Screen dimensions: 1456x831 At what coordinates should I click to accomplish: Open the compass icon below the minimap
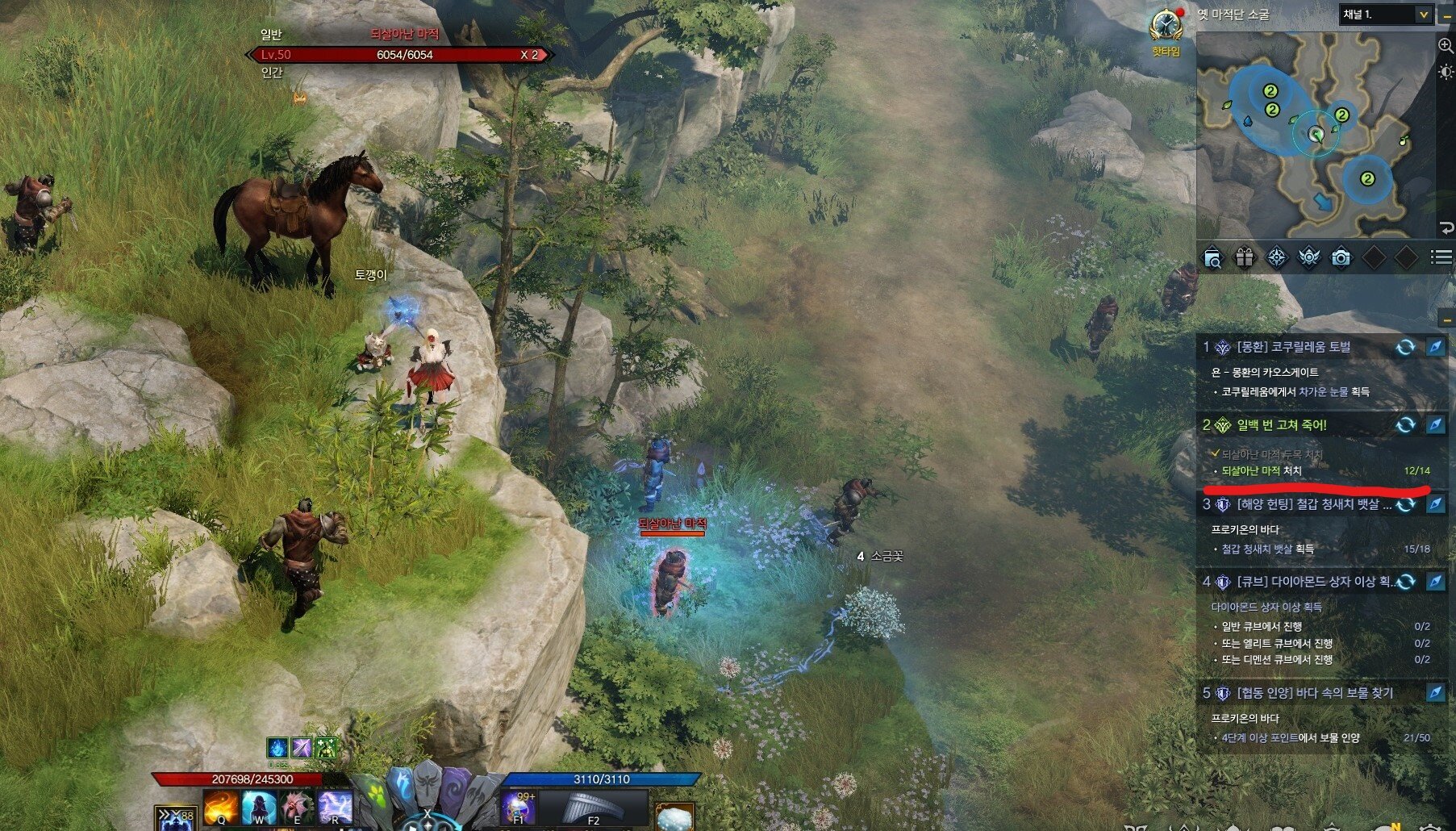click(1277, 258)
